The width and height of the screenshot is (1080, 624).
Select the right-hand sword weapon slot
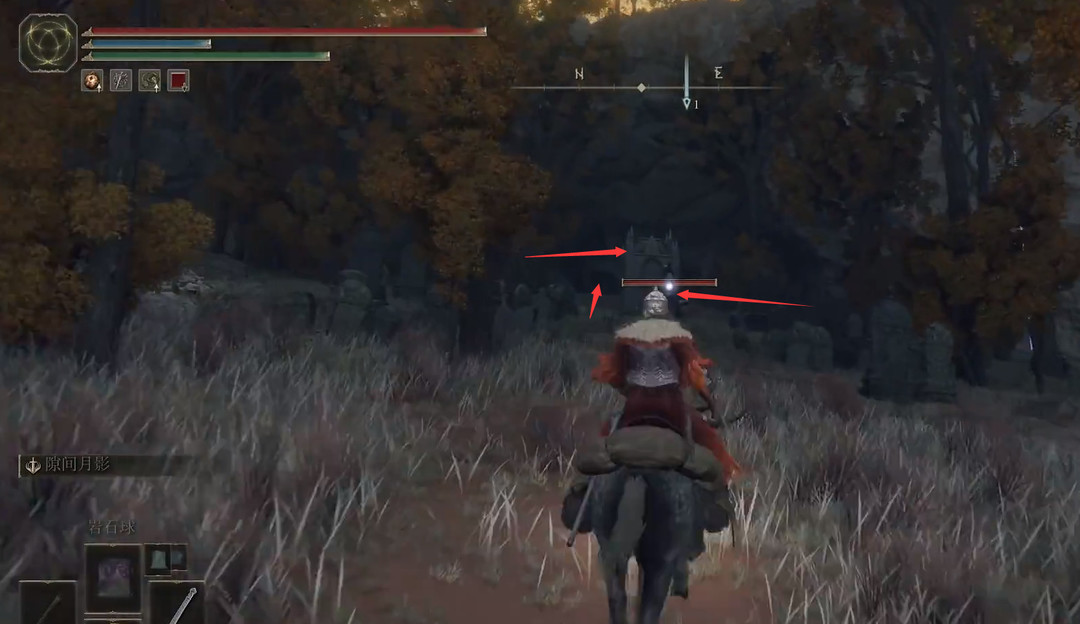[x=178, y=603]
